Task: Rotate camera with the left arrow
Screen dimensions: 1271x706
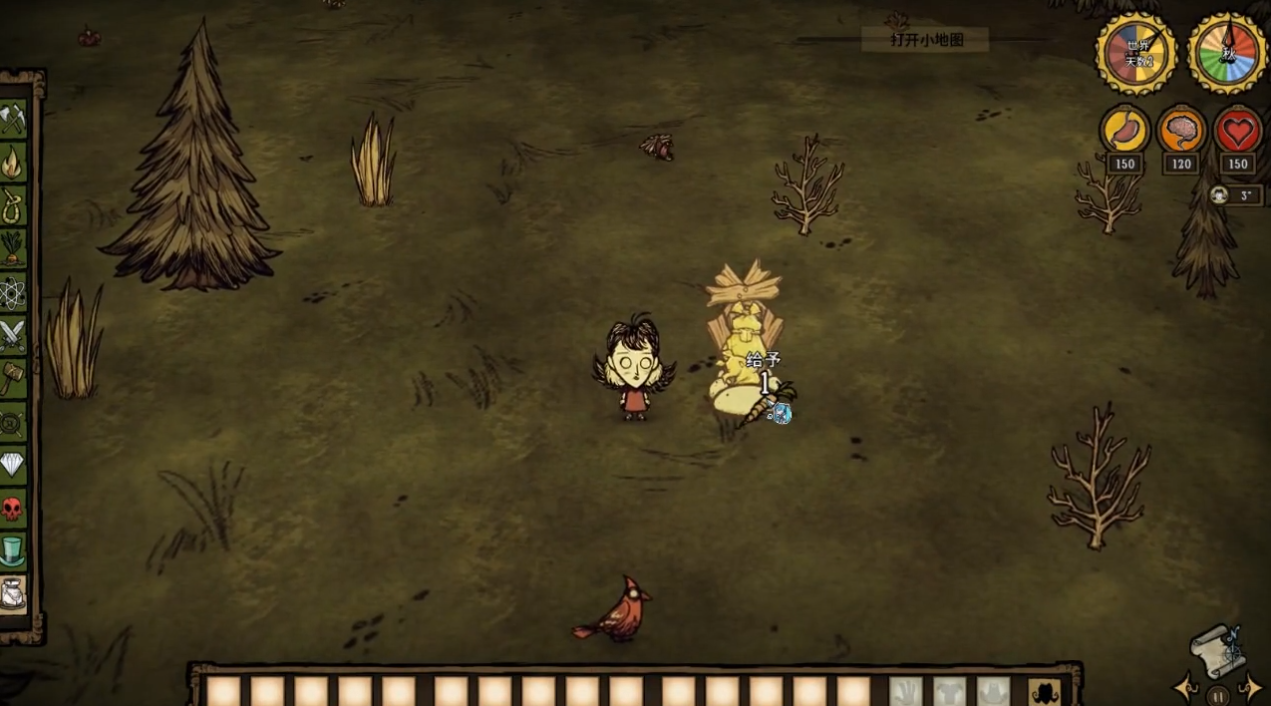Action: (1187, 688)
